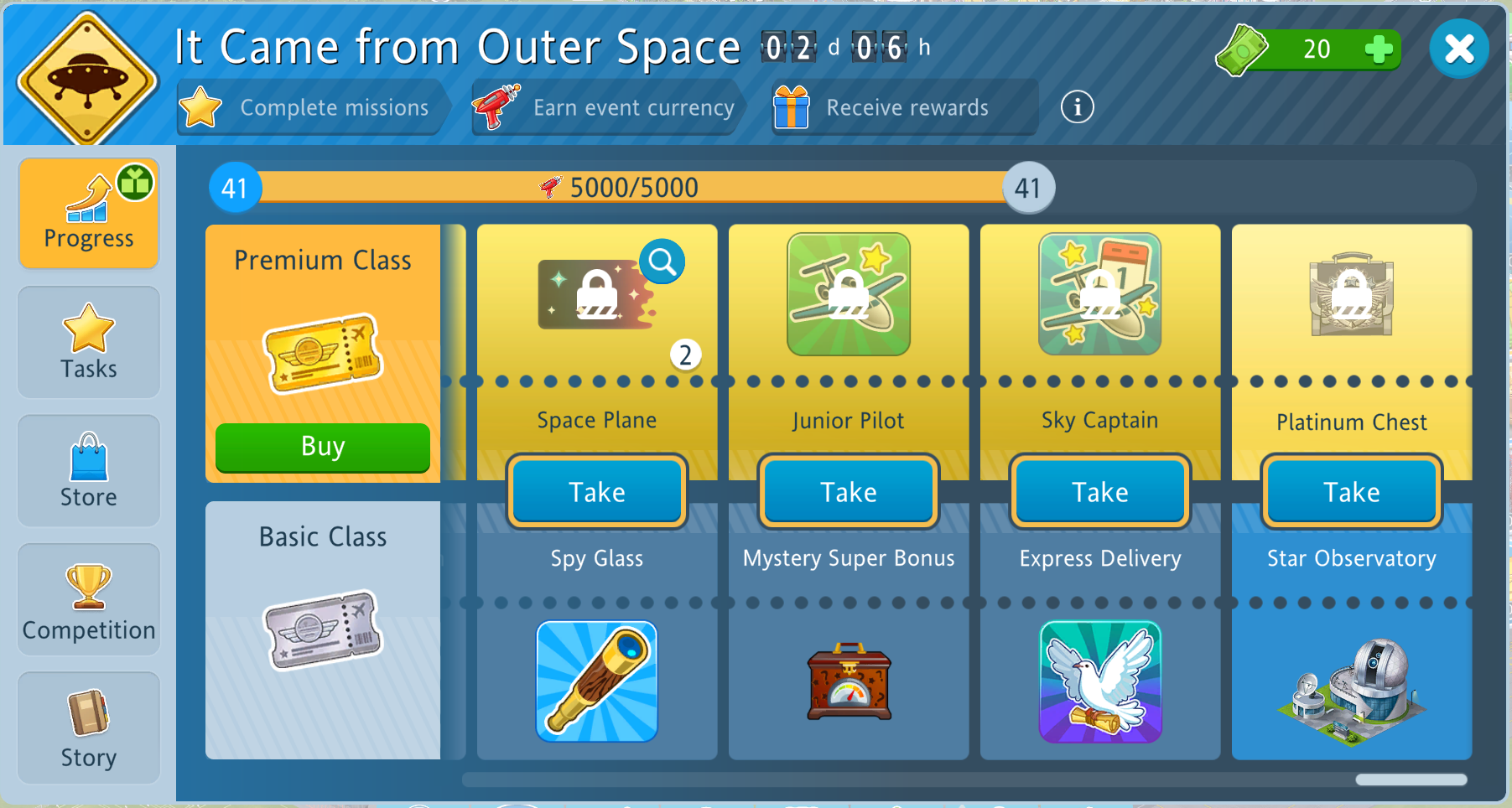Open the Story tab

click(89, 728)
